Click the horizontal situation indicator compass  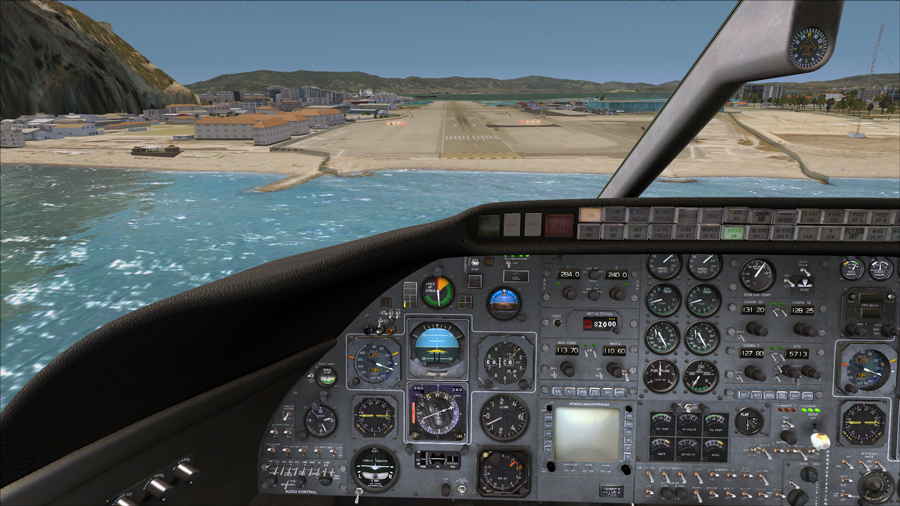click(437, 412)
